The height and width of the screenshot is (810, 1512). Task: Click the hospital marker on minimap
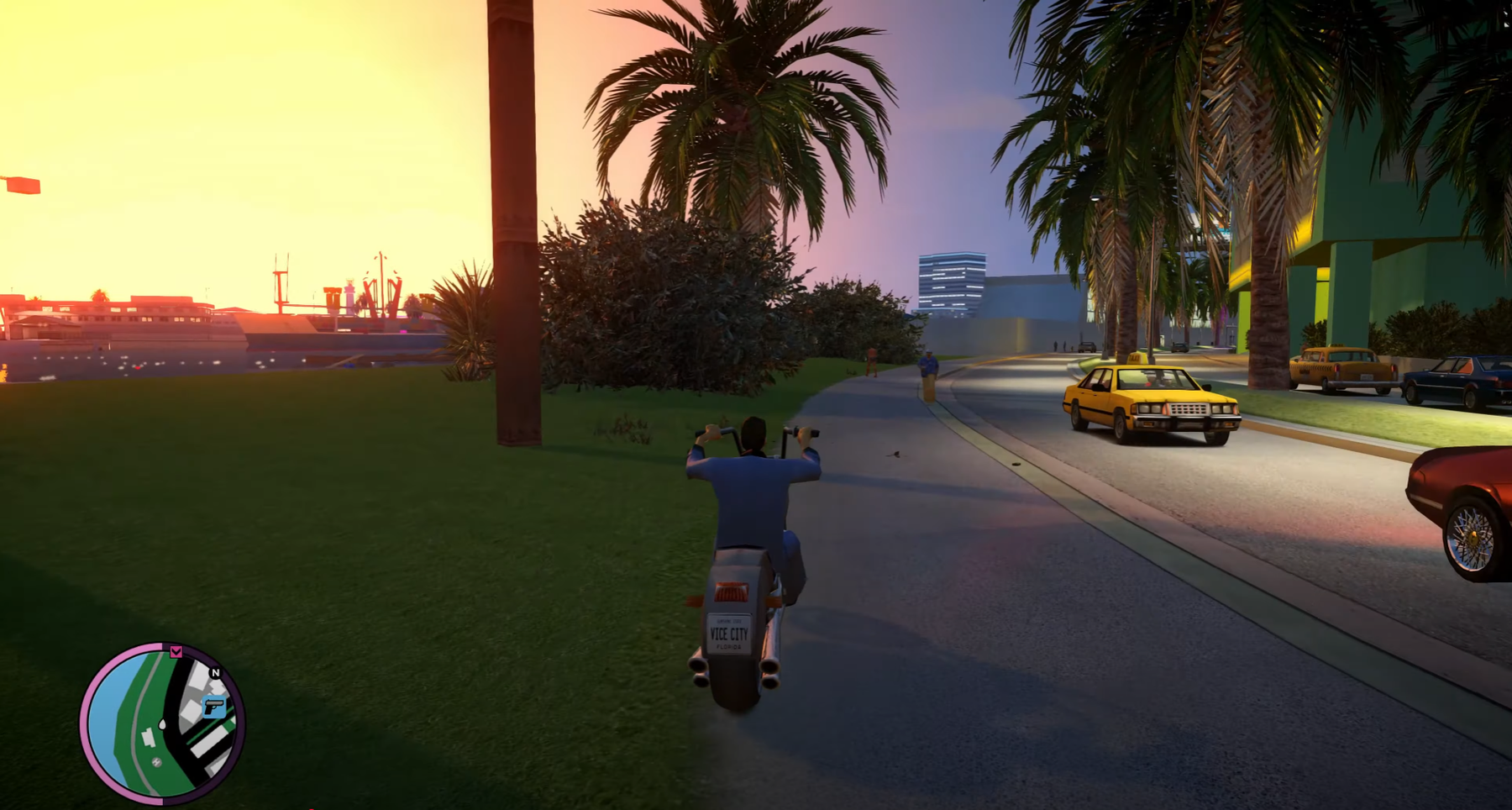[x=155, y=761]
